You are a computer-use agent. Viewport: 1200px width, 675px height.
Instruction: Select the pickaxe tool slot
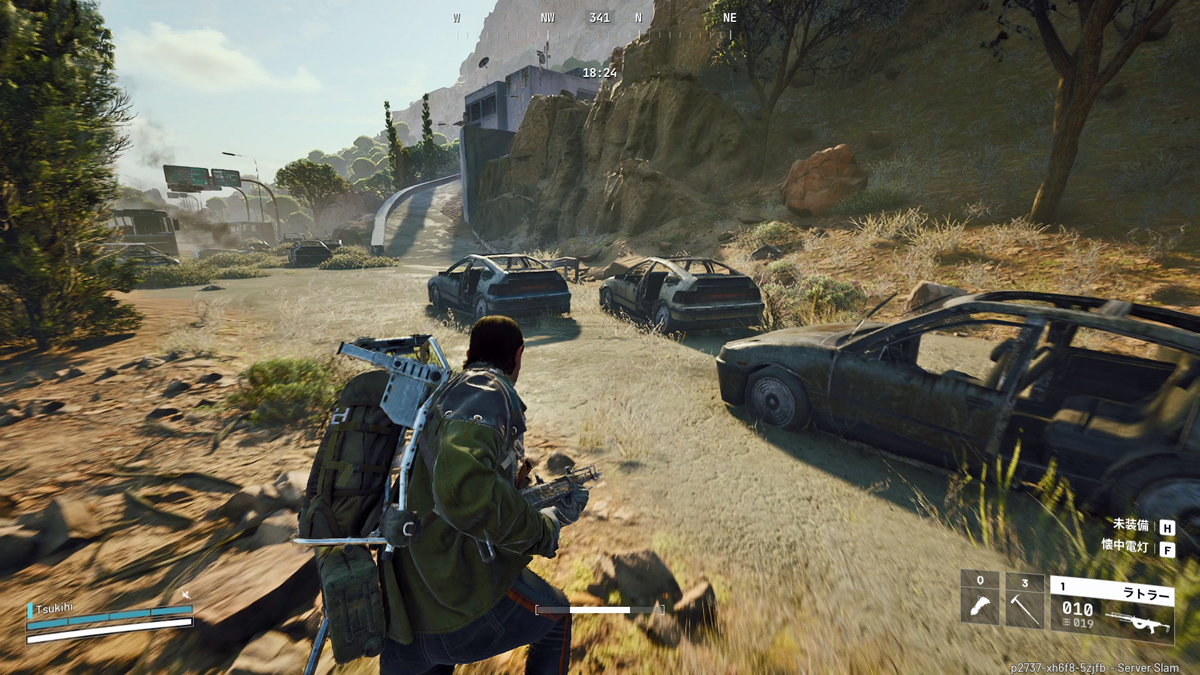[x=1024, y=599]
